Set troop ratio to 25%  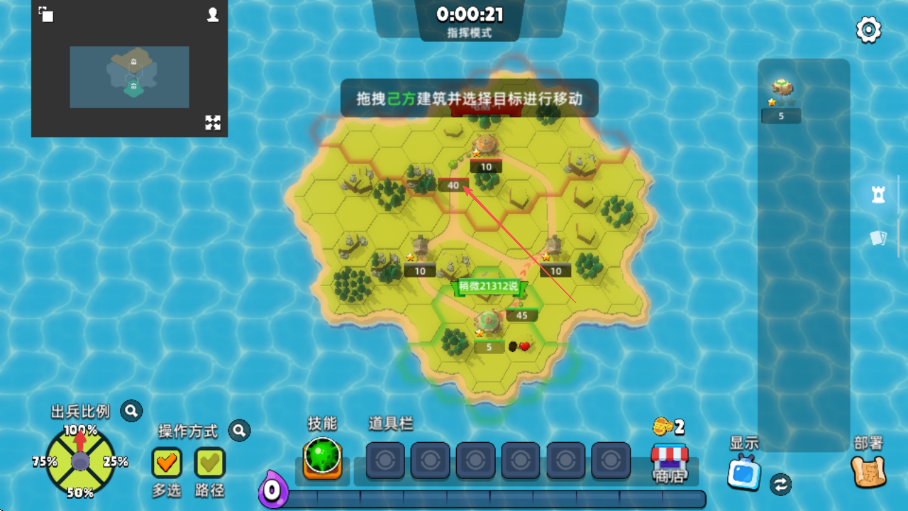[115, 462]
